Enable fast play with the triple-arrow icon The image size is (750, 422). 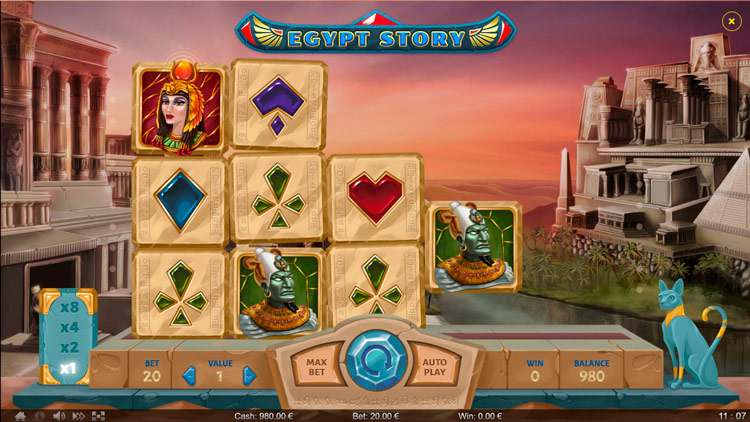tap(79, 415)
